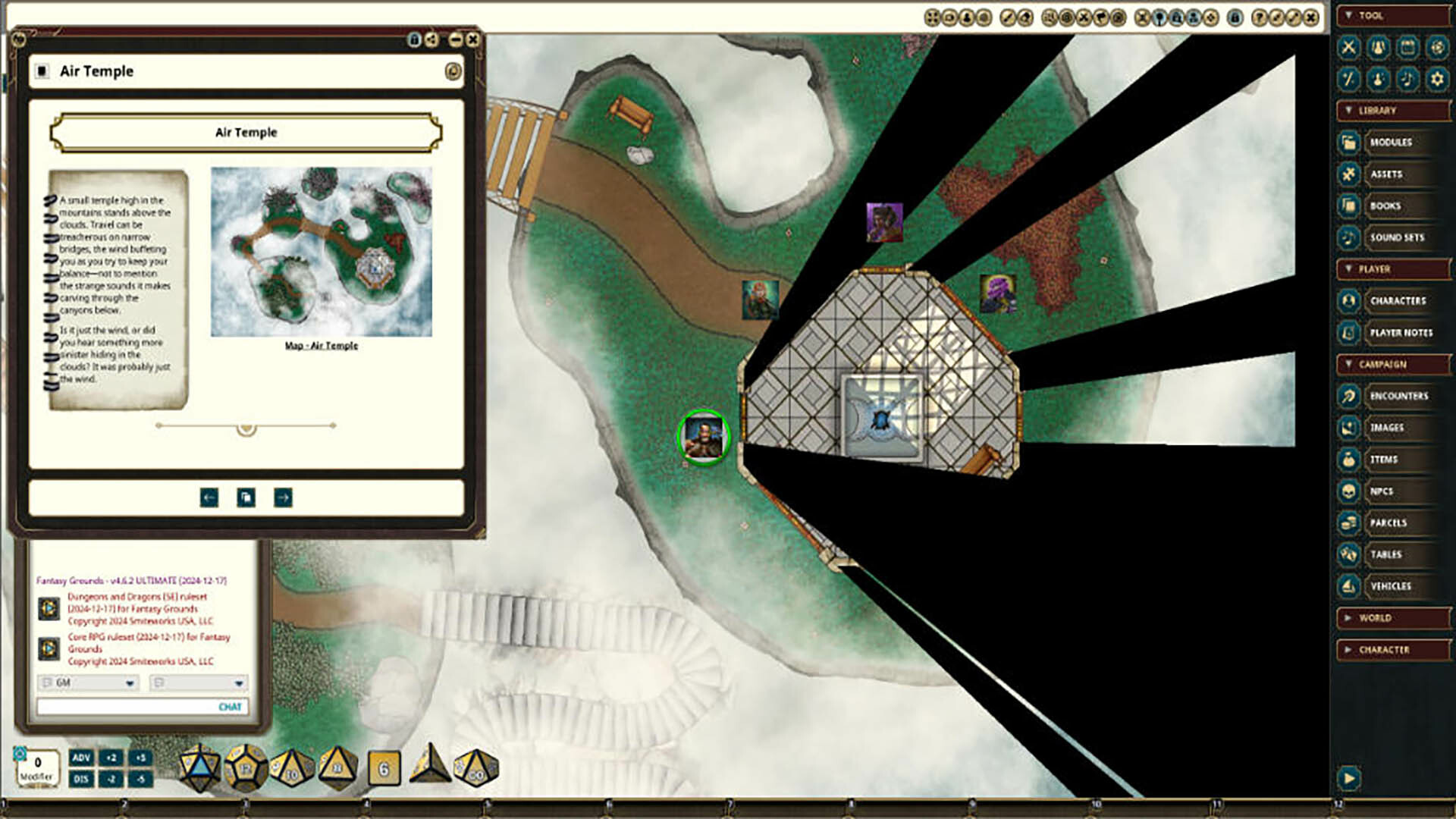Click the zoom slider in the Air Temple window
Viewport: 1456px width, 819px height.
(245, 426)
